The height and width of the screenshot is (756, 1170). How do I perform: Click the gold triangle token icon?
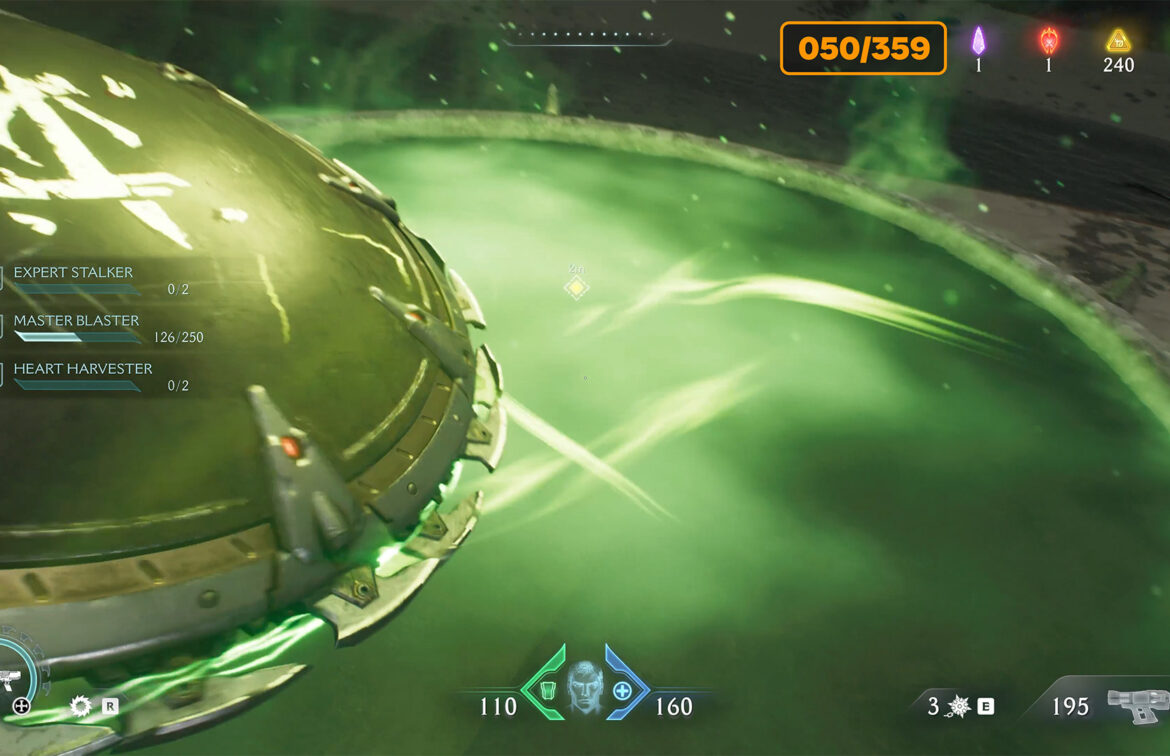pyautogui.click(x=1117, y=41)
